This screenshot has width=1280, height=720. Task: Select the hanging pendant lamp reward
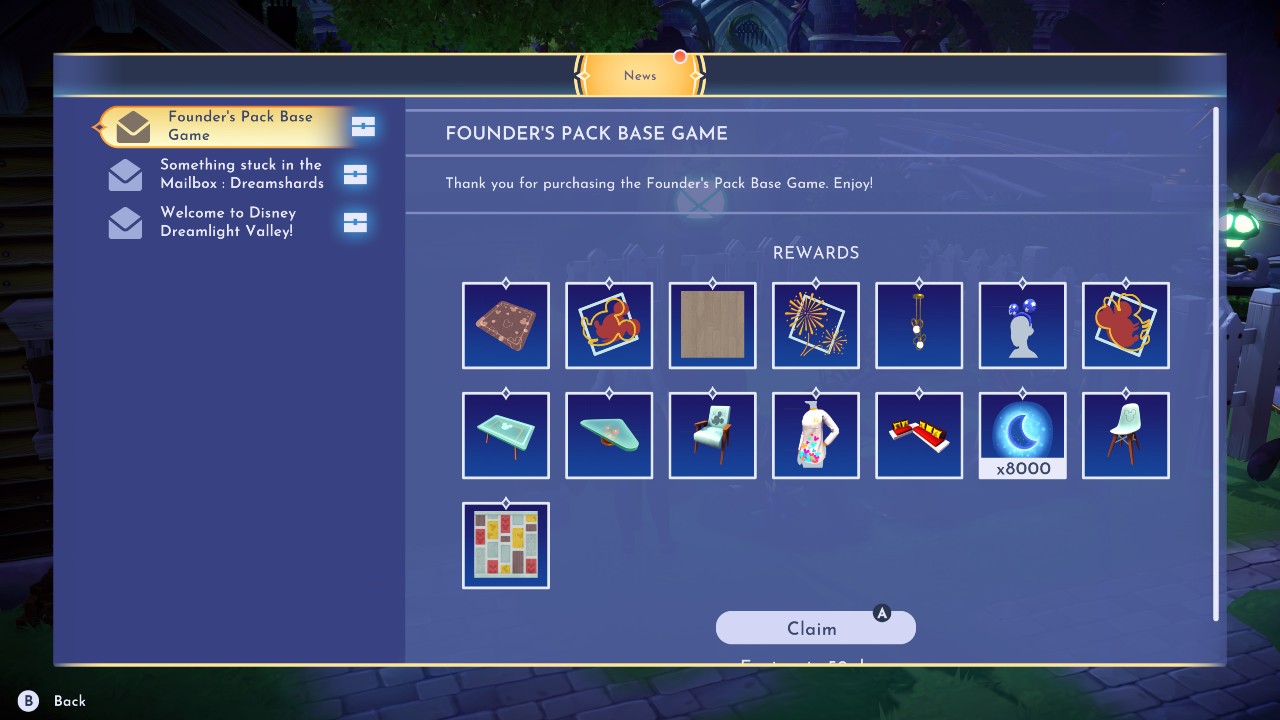[919, 325]
